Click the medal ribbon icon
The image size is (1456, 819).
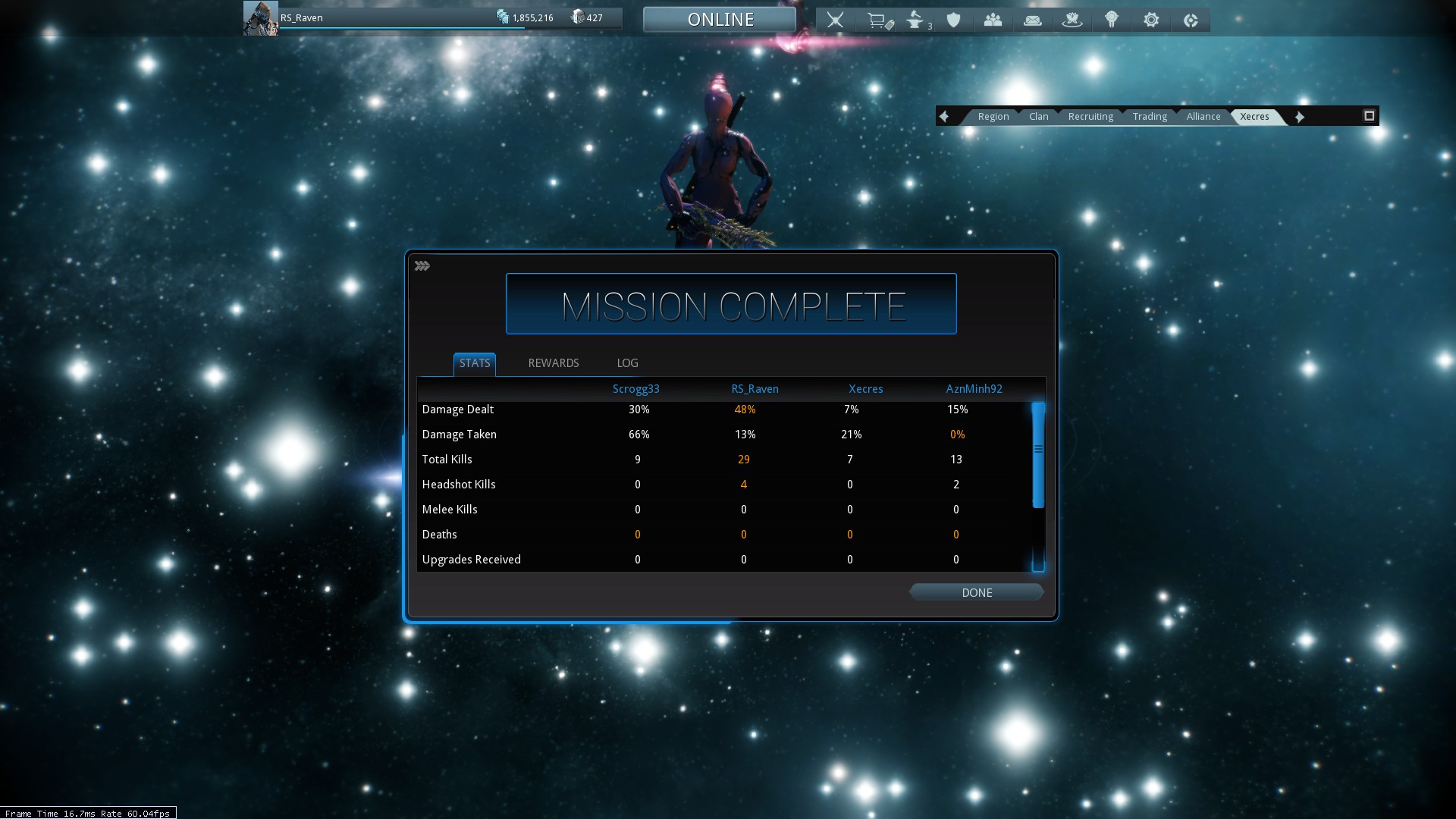[x=1111, y=20]
